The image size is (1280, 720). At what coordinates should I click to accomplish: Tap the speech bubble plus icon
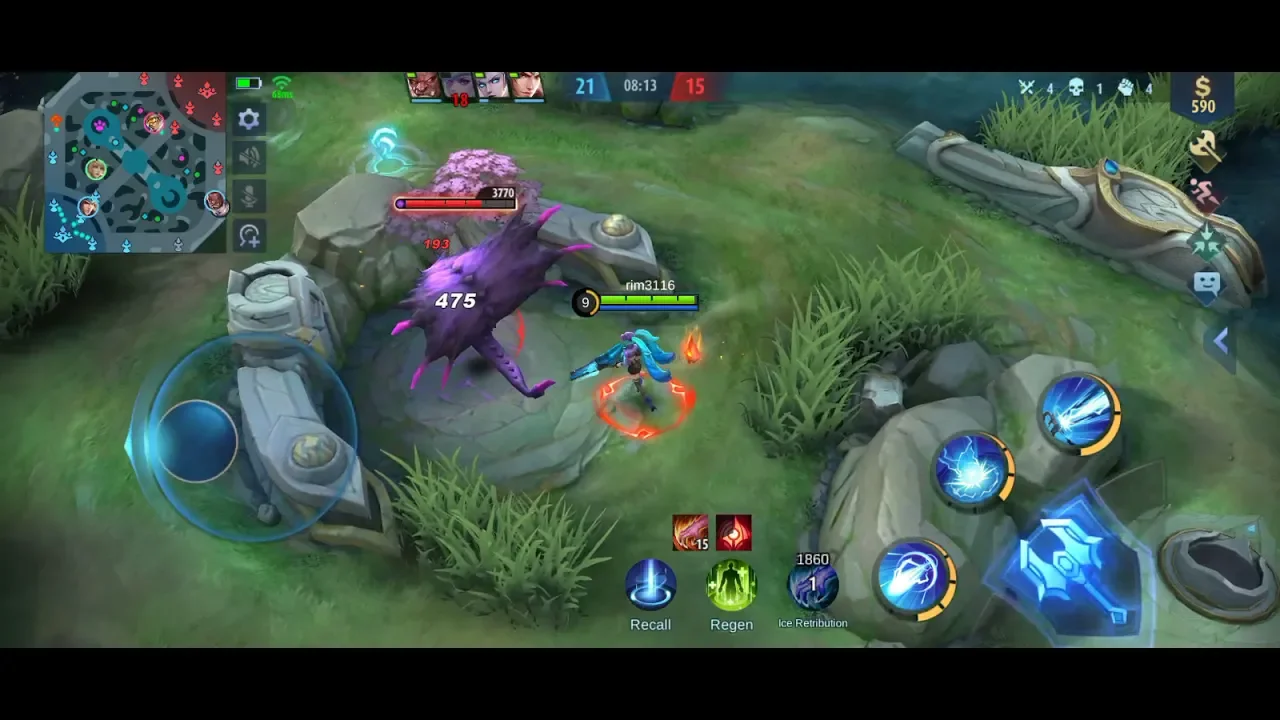click(x=249, y=235)
